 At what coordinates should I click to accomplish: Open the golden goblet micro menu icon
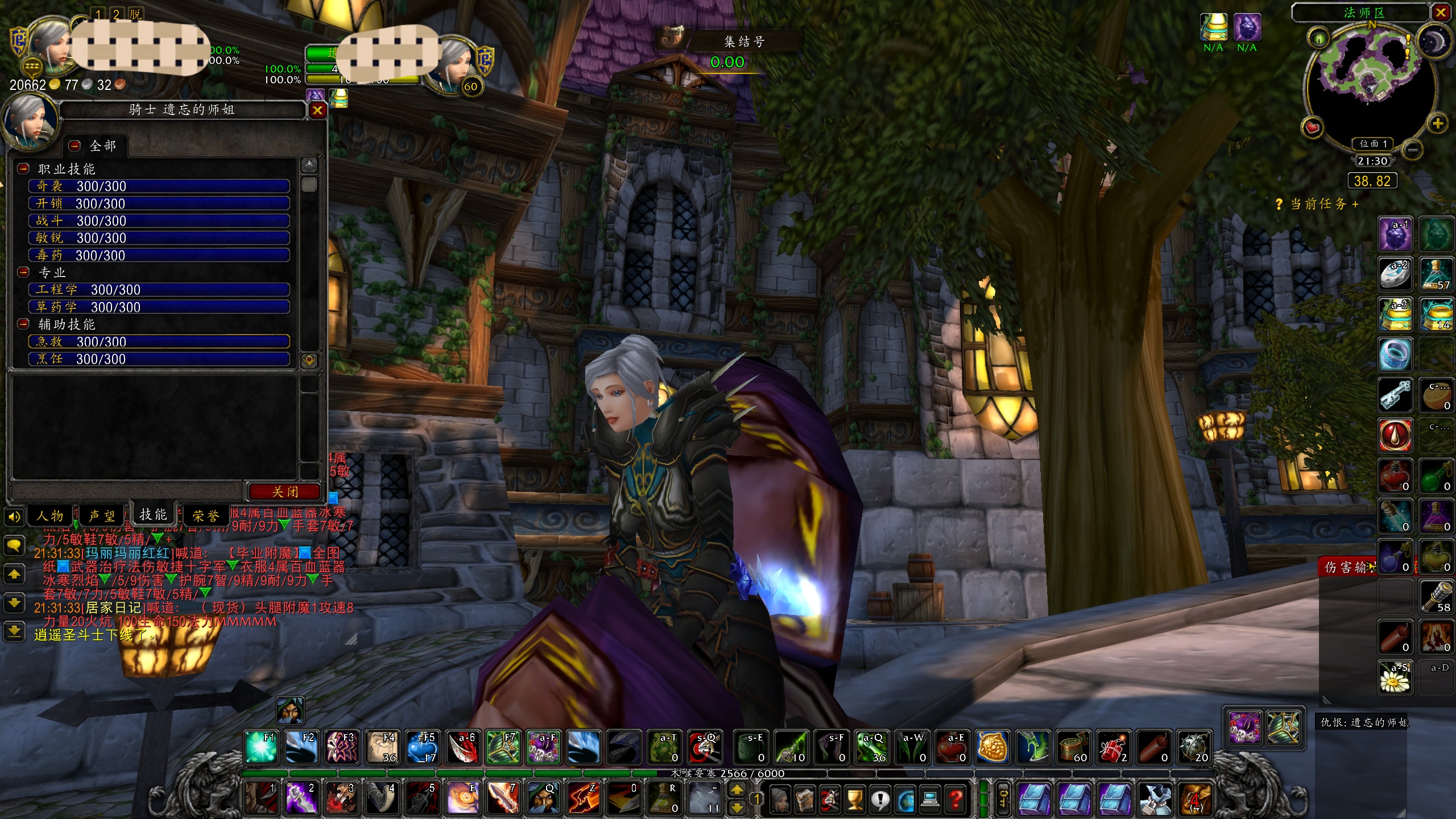(854, 800)
